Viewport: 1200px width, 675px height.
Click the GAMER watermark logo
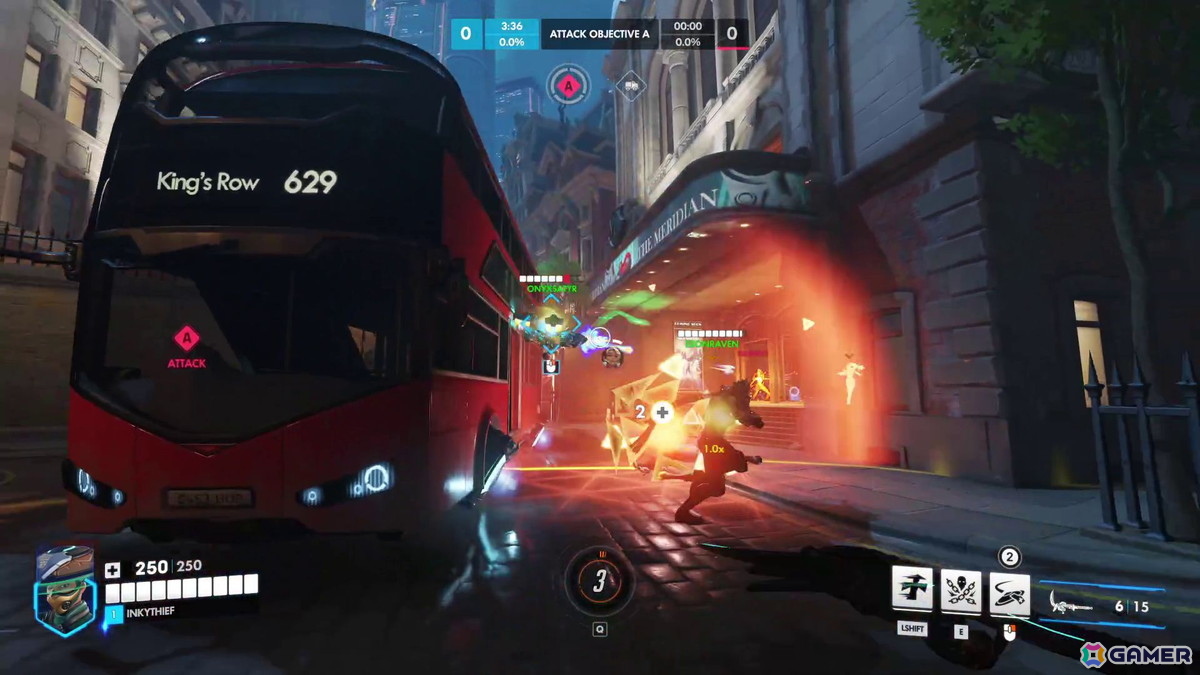click(x=1136, y=654)
